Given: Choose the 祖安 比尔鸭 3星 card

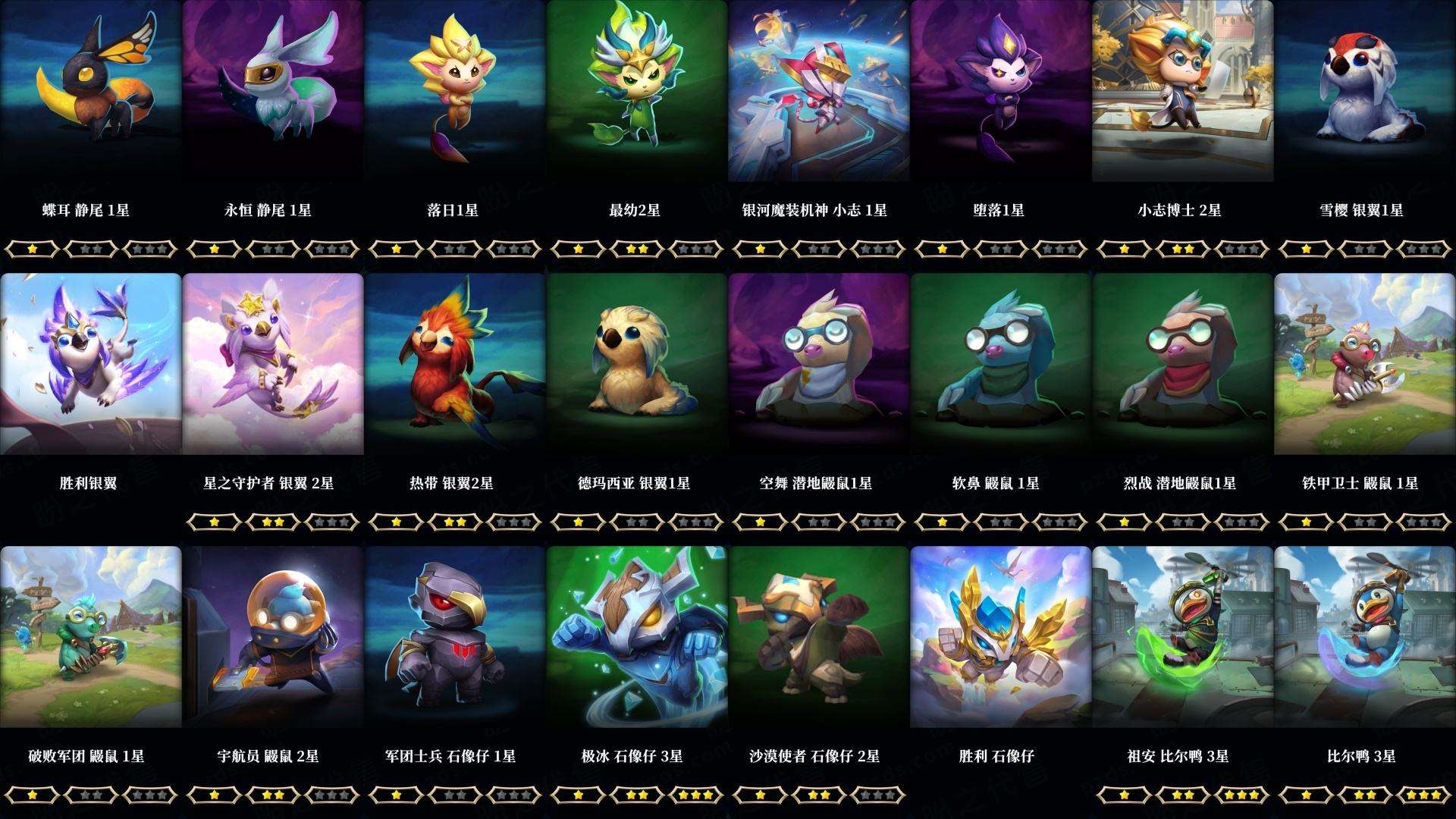Looking at the screenshot, I should (1183, 637).
